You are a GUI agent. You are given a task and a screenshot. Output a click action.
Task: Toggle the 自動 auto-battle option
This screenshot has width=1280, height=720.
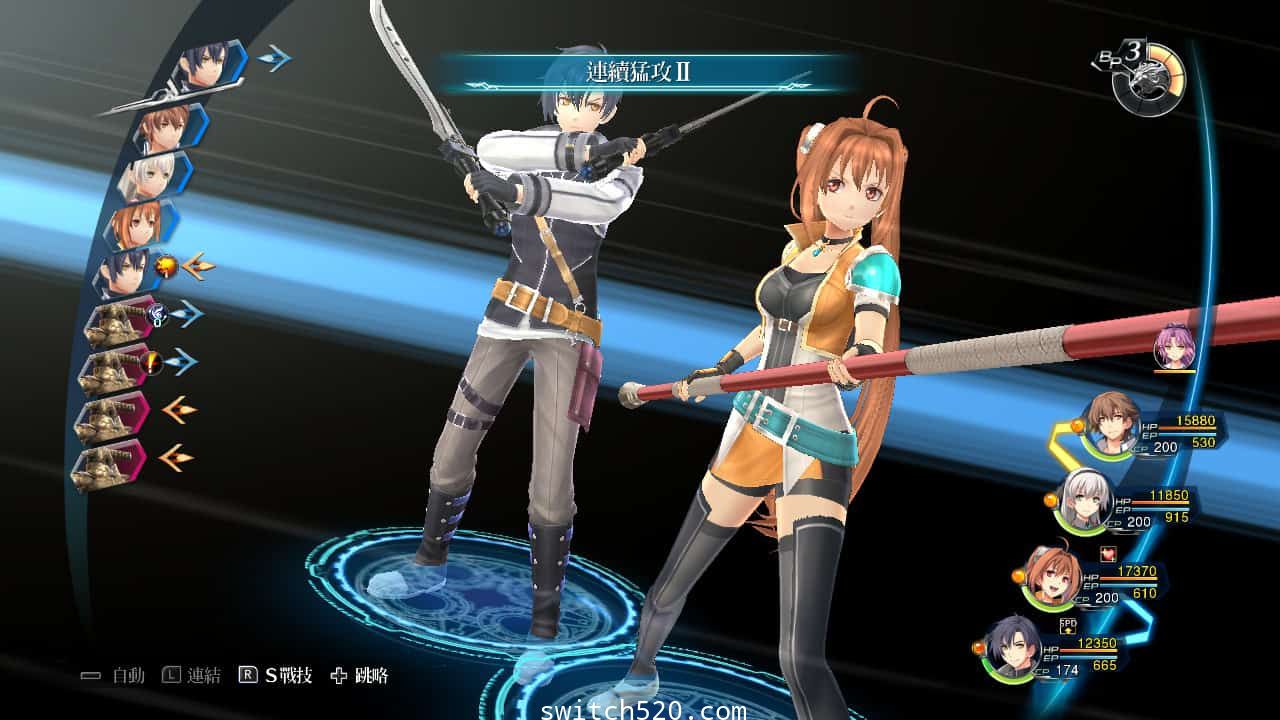(x=114, y=676)
